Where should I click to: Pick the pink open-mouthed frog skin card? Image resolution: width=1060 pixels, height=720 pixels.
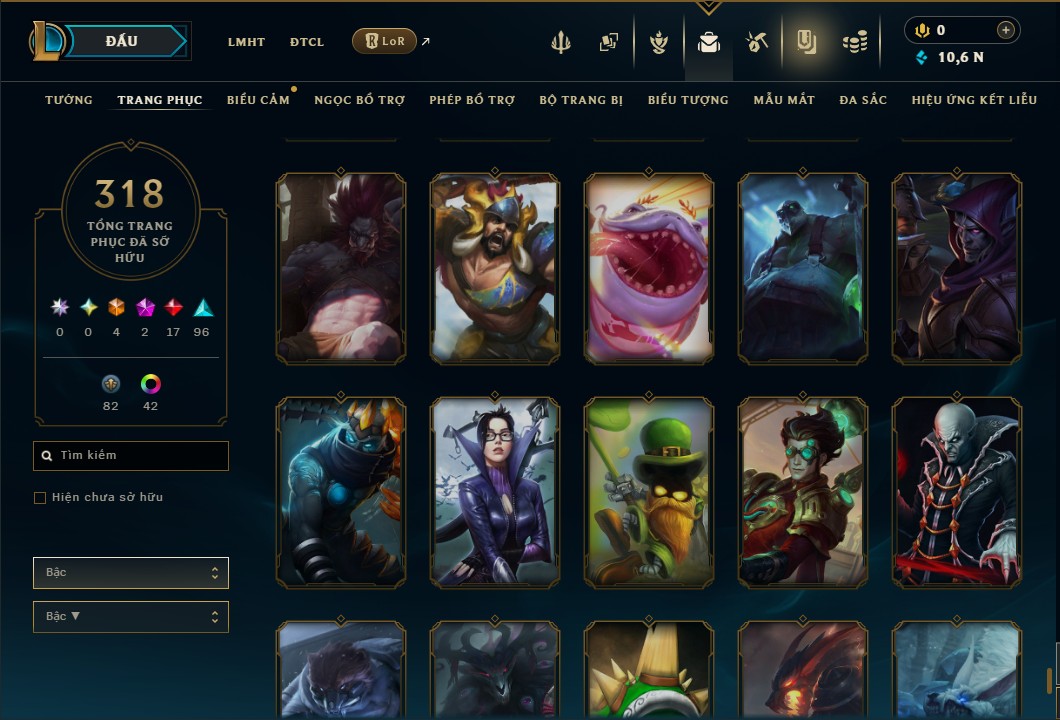[649, 267]
